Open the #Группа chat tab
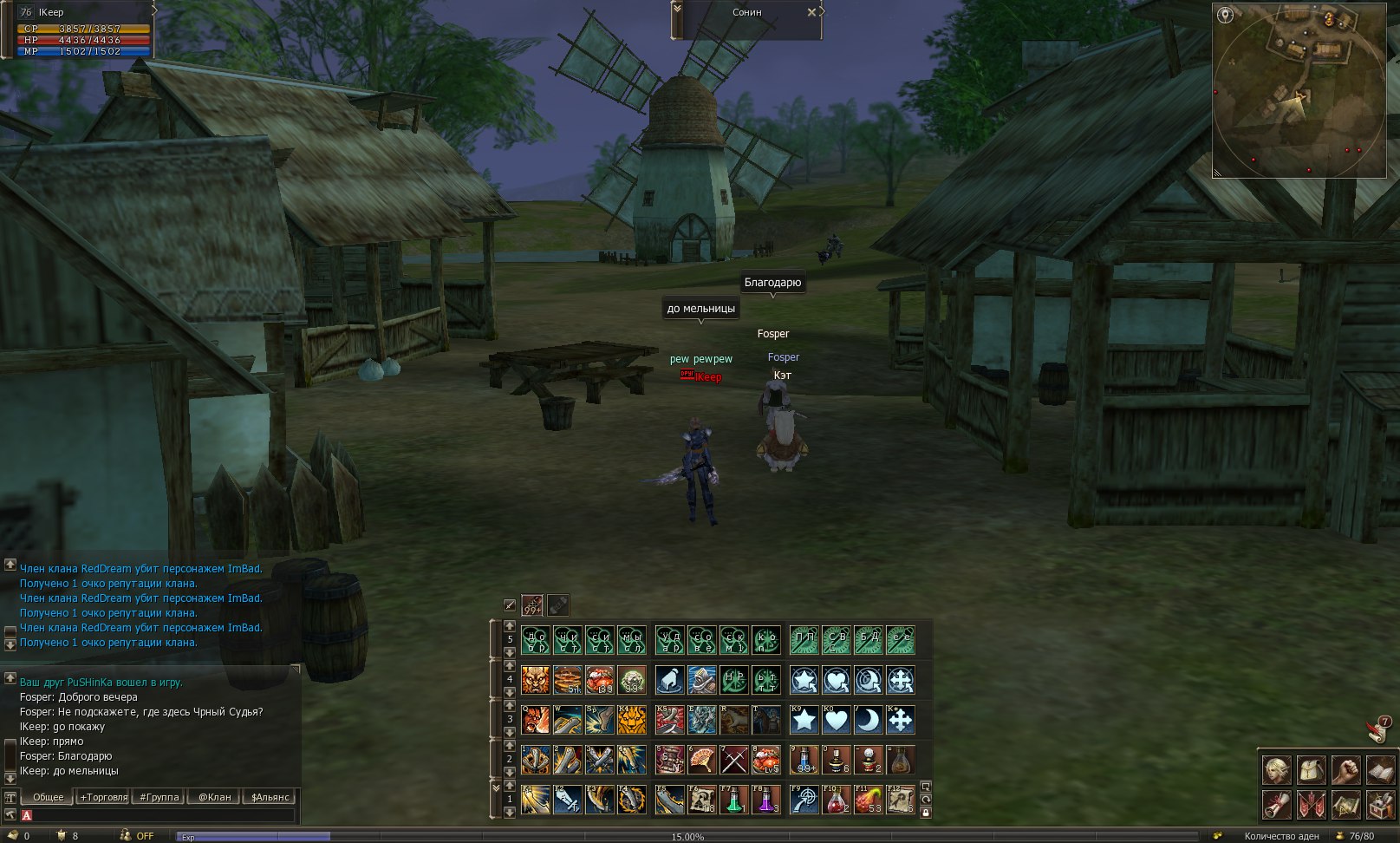1400x843 pixels. 160,797
